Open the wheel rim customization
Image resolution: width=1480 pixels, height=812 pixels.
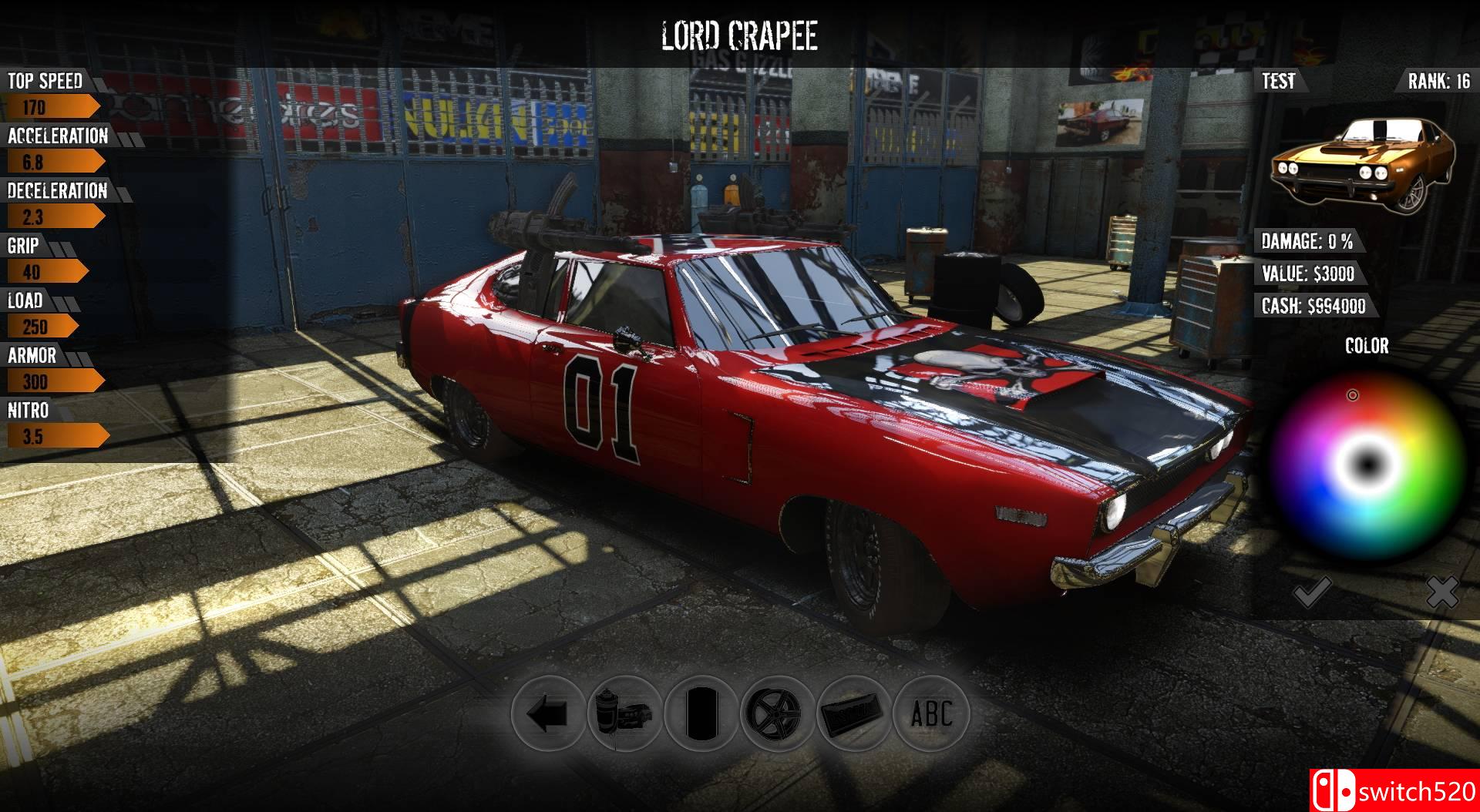pos(778,713)
